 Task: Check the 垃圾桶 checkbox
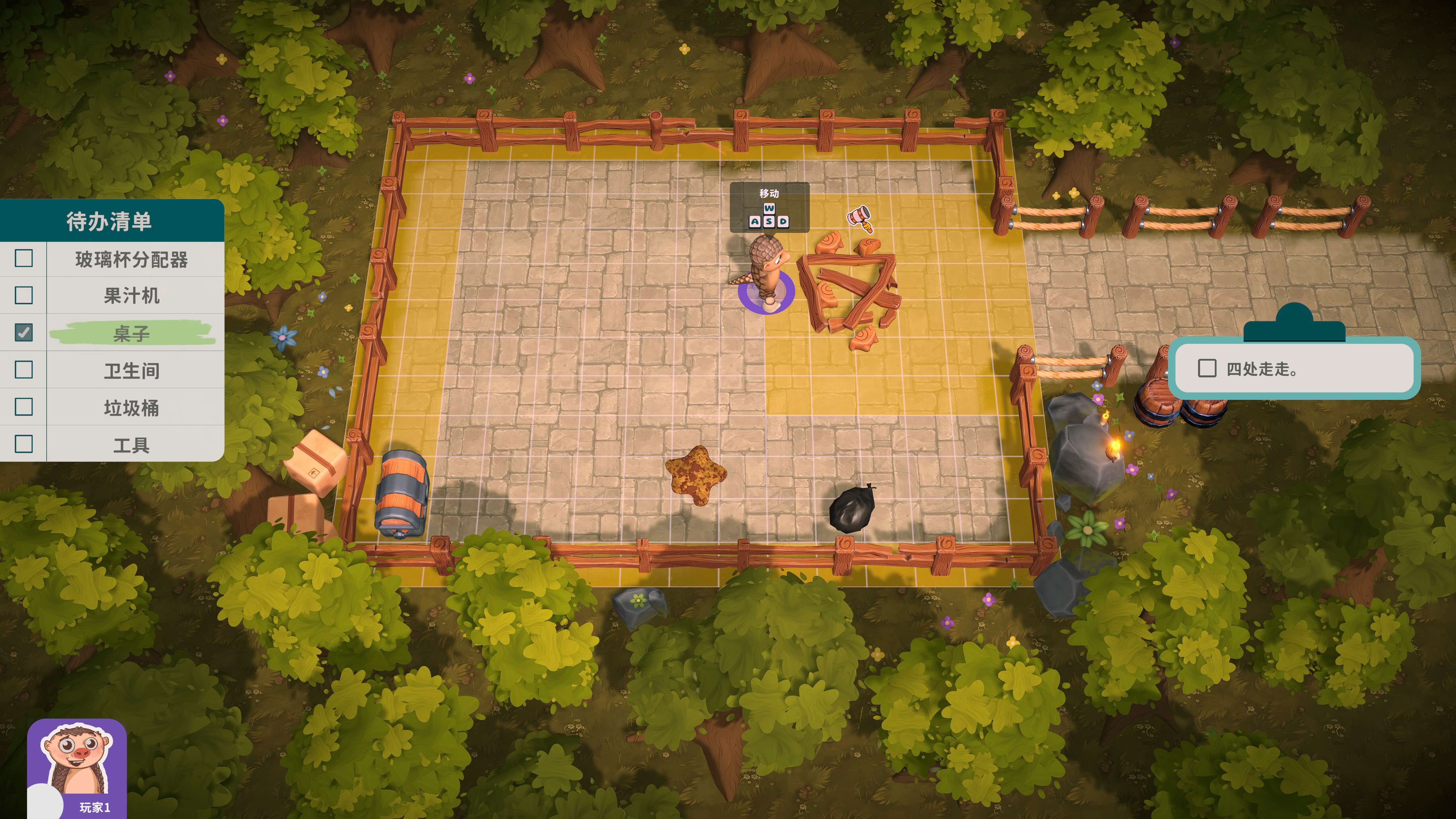click(24, 407)
